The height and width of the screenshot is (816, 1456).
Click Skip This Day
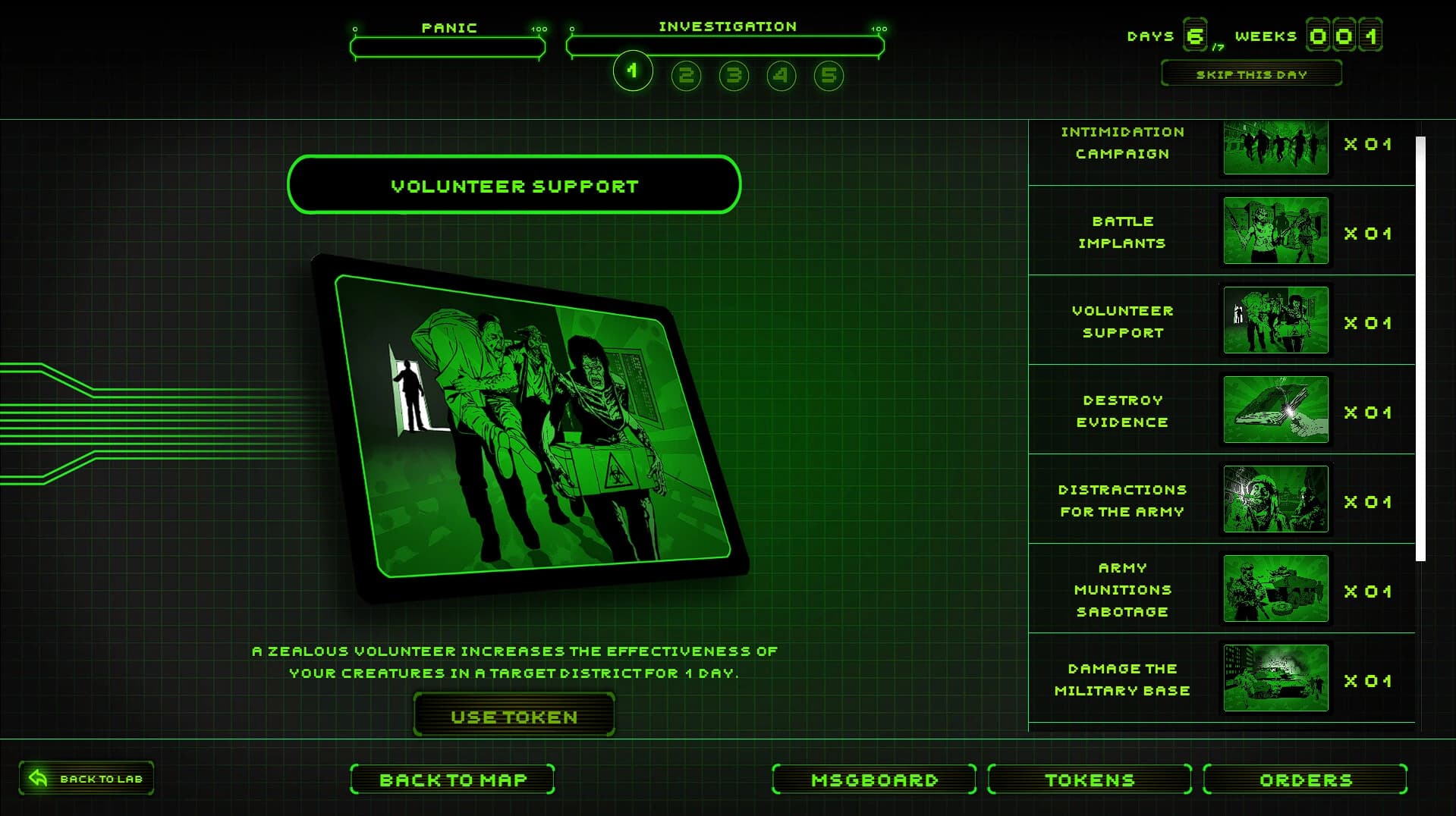(1250, 74)
